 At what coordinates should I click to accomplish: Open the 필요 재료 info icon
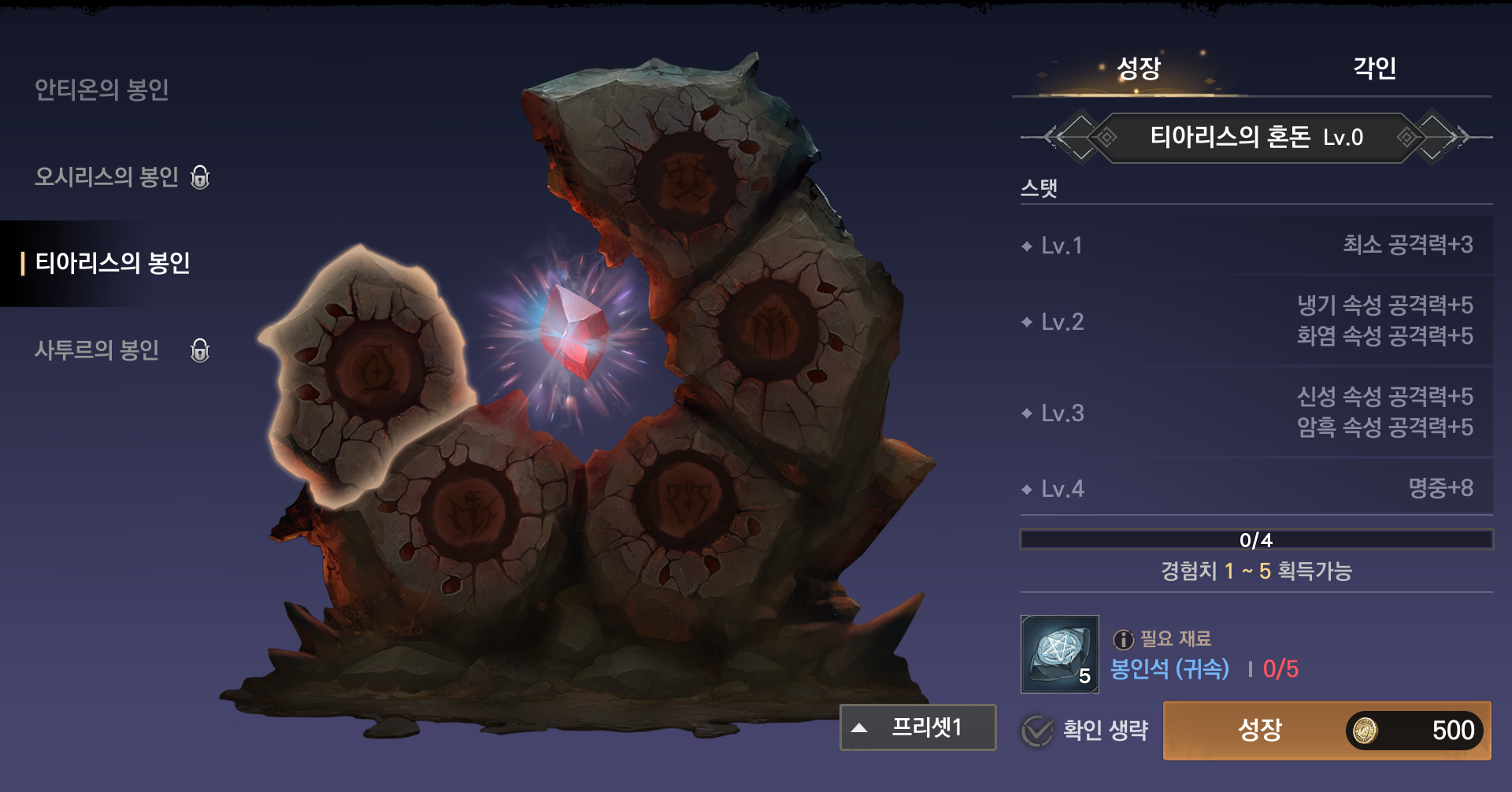pos(1123,639)
